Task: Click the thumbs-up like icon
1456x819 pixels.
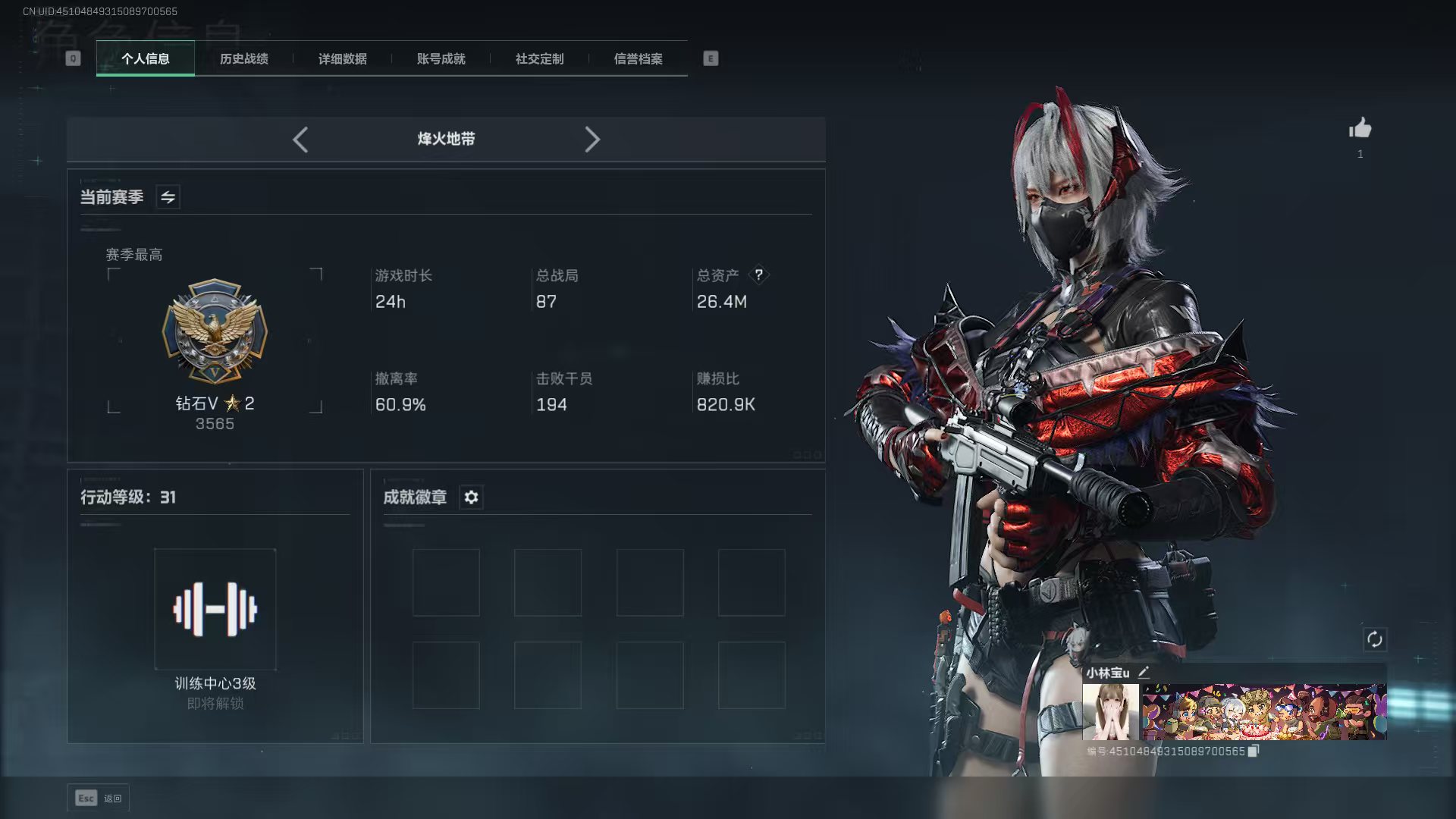Action: click(1360, 129)
